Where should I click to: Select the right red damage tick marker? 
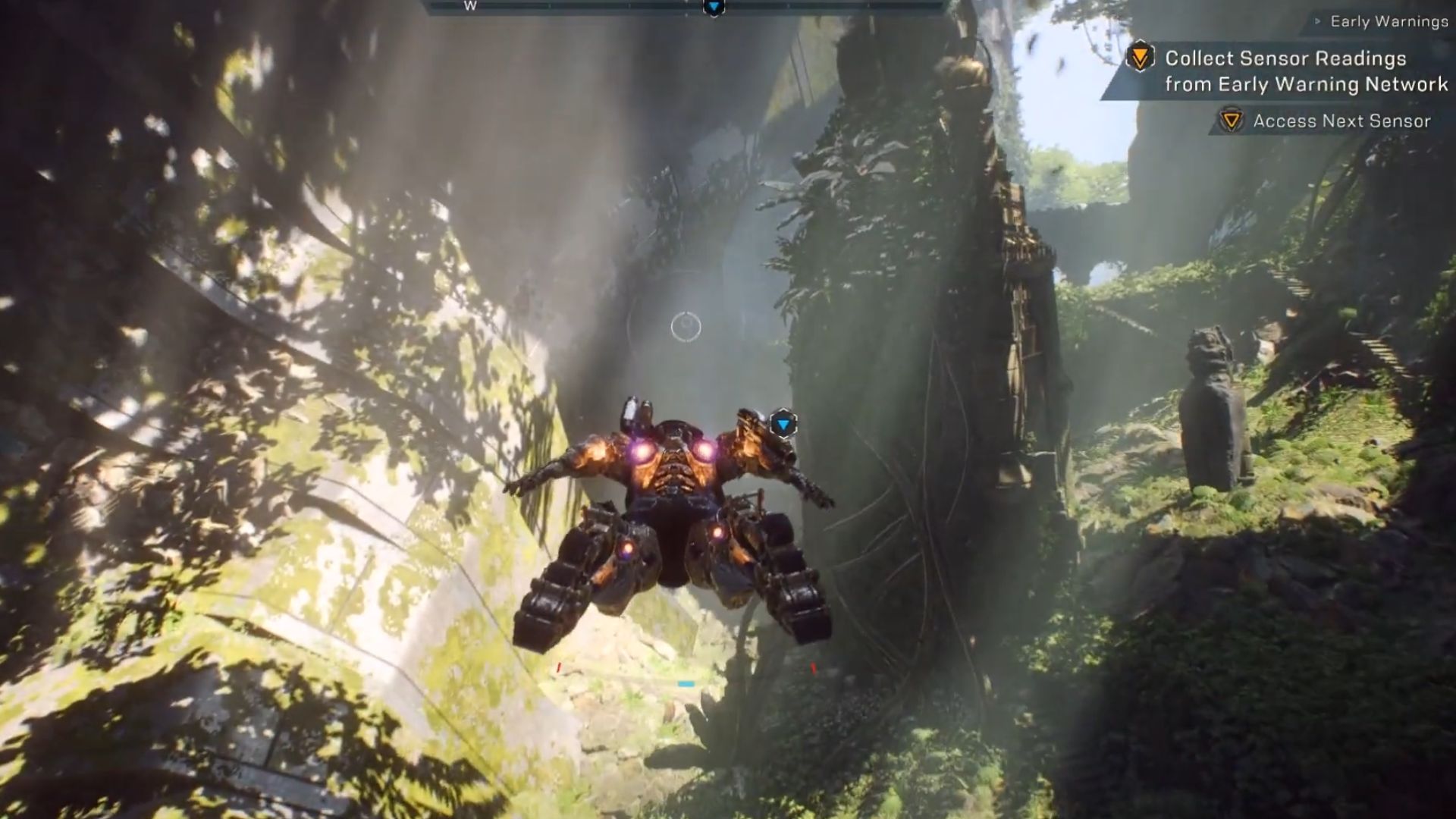click(x=813, y=666)
